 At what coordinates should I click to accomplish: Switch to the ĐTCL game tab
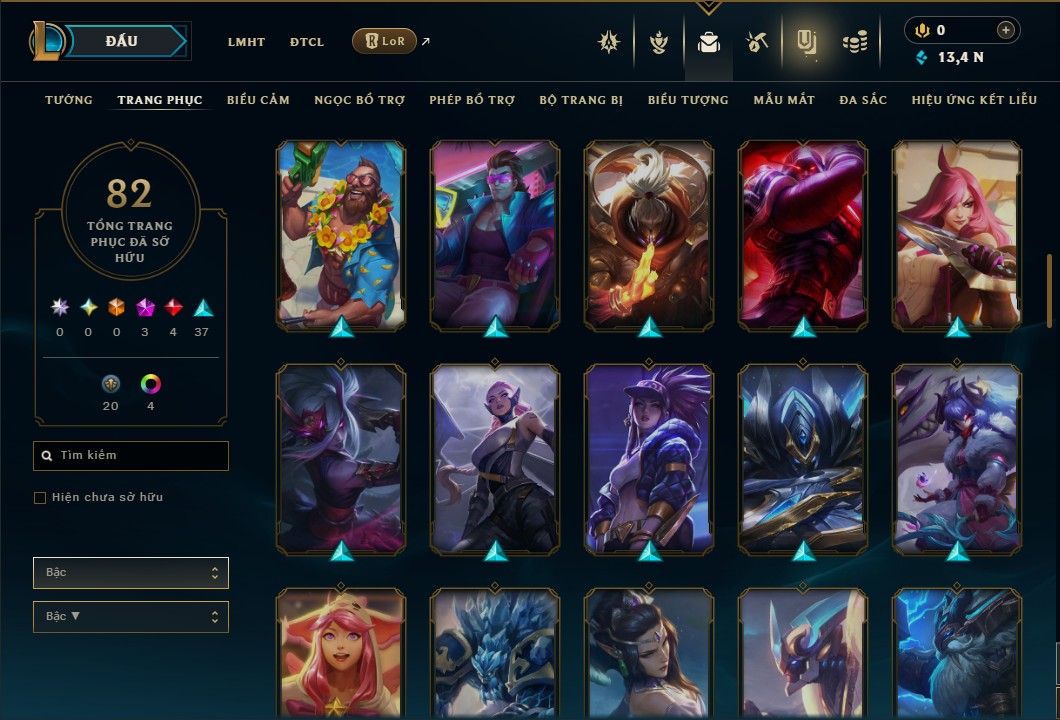pyautogui.click(x=307, y=42)
